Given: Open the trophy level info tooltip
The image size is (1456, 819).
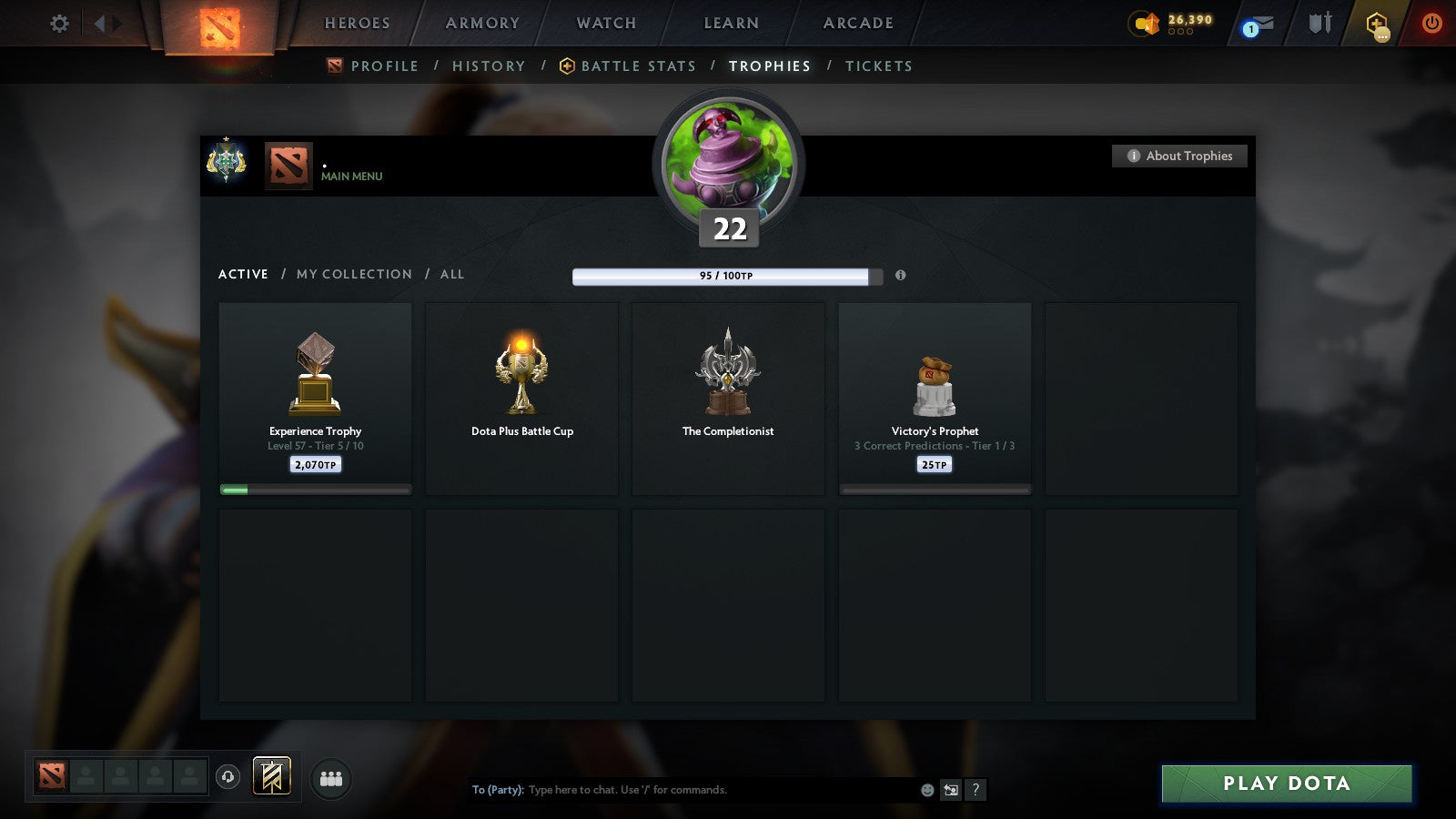Looking at the screenshot, I should [902, 276].
